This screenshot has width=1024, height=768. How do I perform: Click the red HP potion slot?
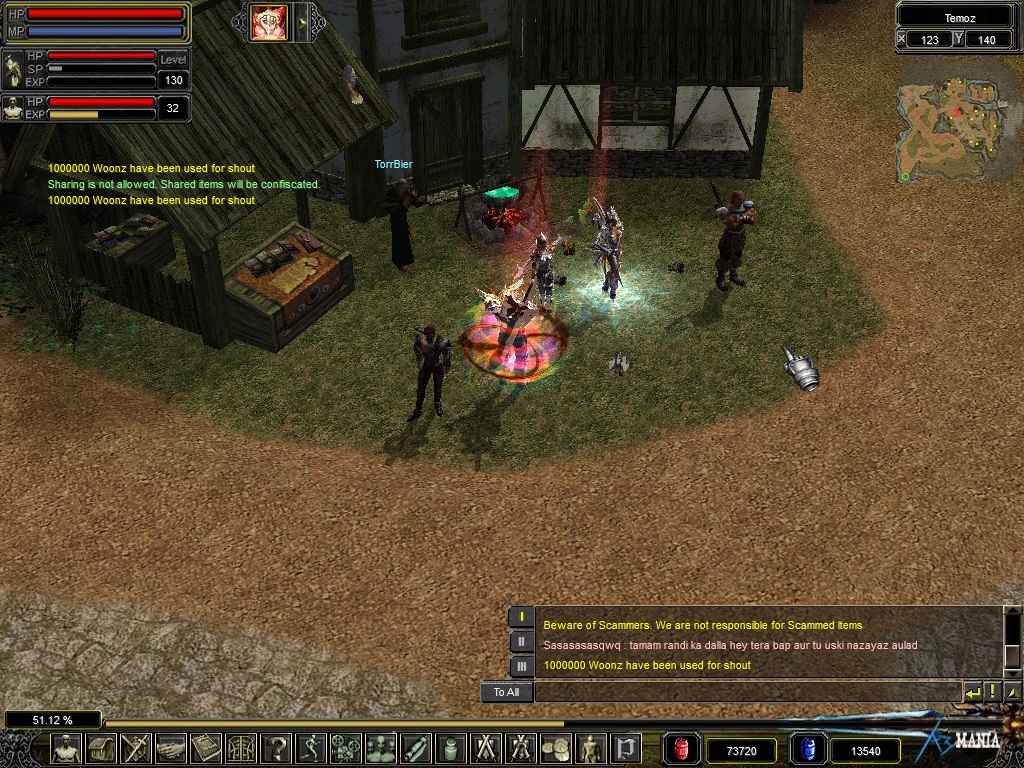[x=682, y=750]
